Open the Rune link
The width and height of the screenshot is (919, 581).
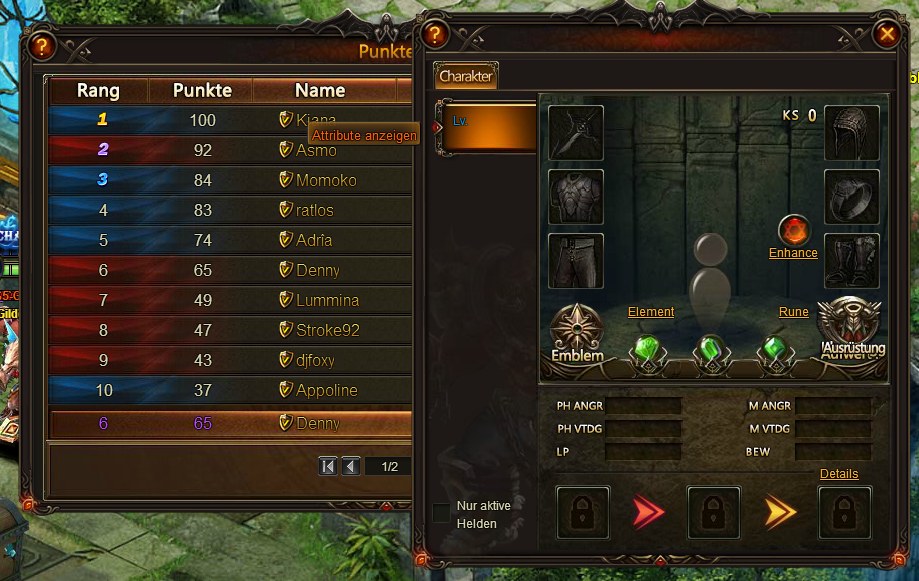pyautogui.click(x=794, y=312)
